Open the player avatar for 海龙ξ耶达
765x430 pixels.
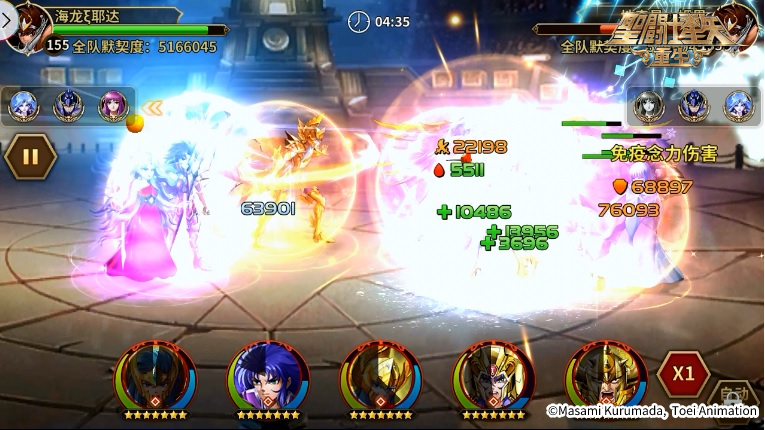coord(28,28)
